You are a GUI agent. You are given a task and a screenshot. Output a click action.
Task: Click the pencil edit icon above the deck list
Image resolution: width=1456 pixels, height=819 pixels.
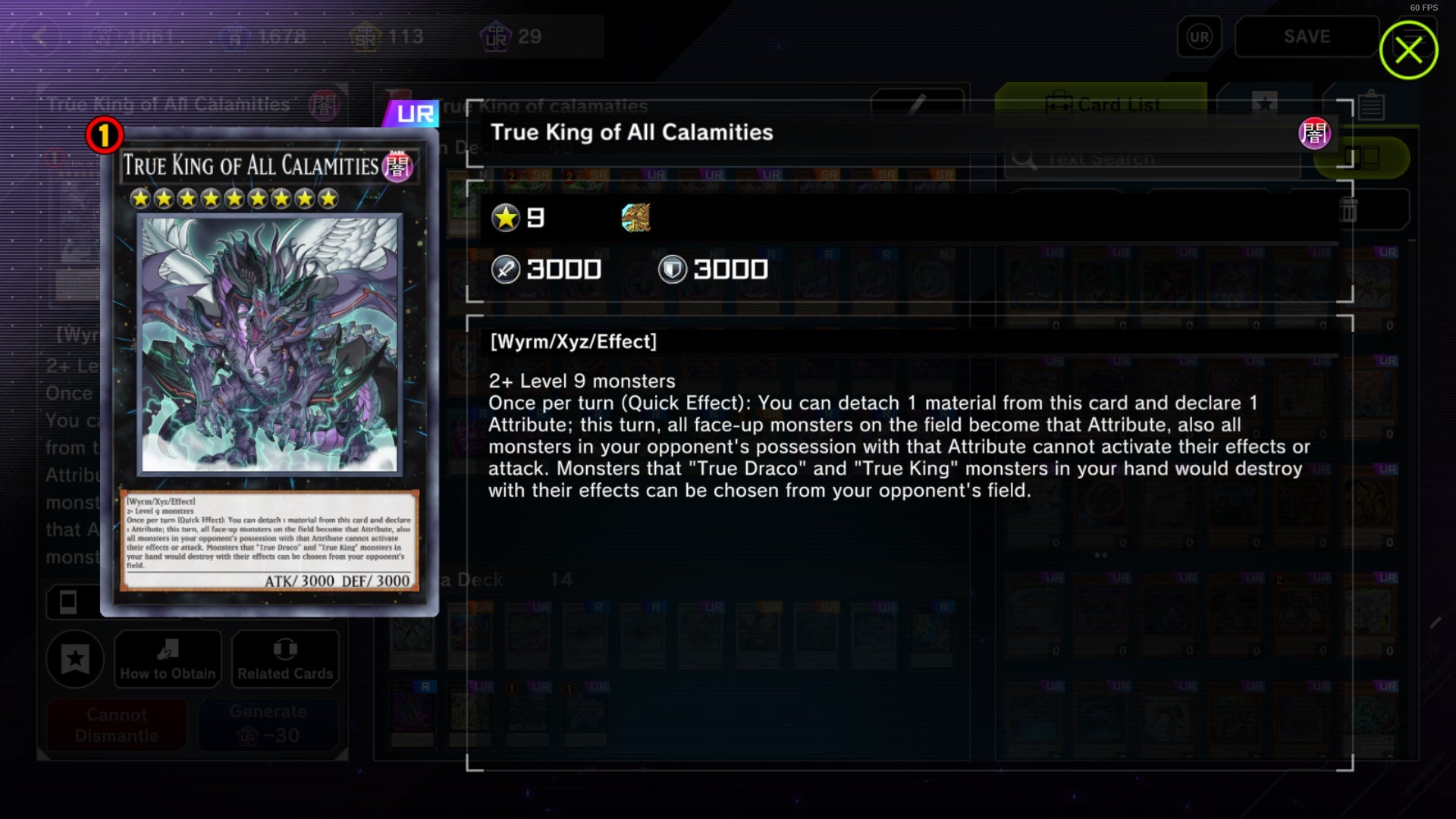[x=918, y=103]
